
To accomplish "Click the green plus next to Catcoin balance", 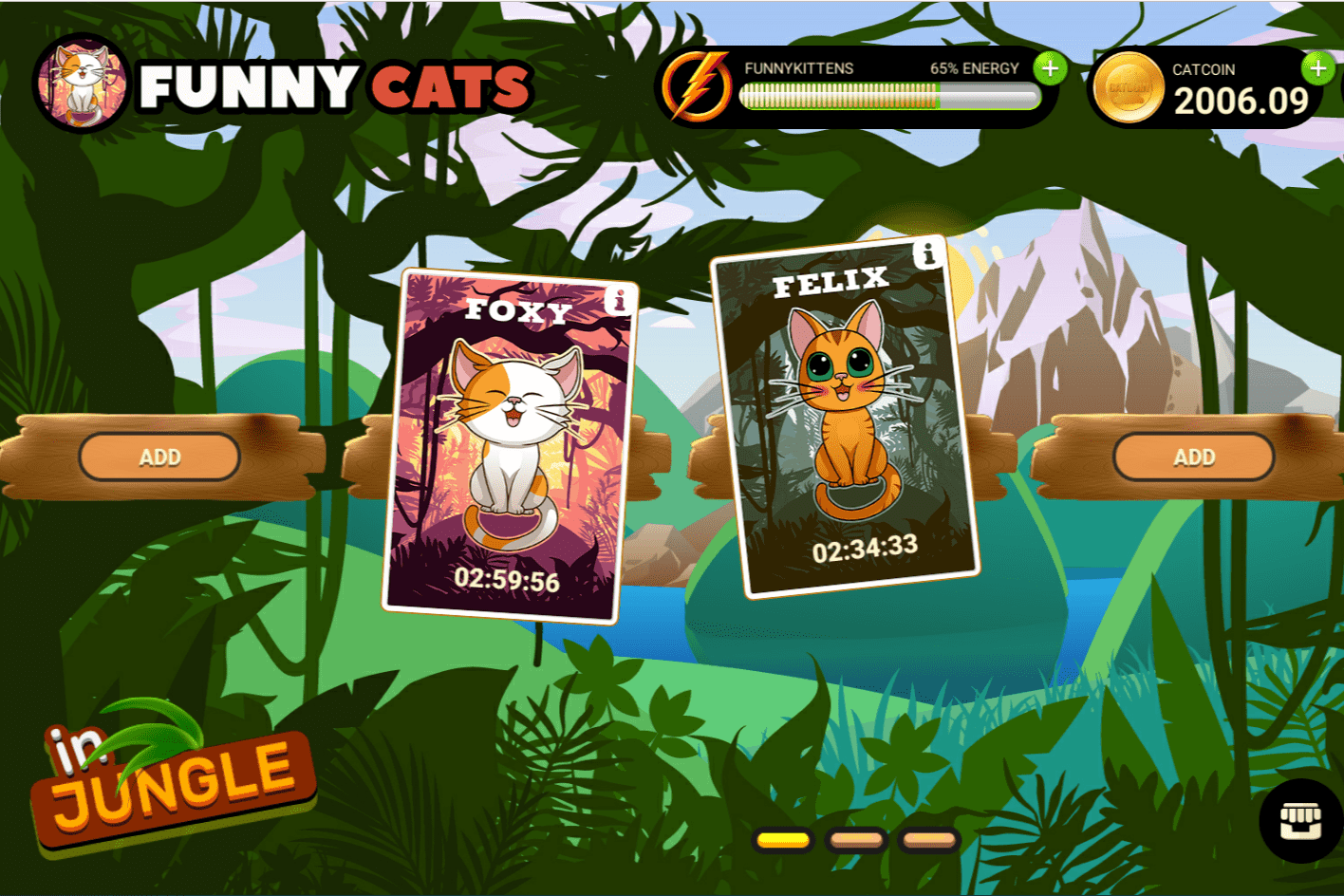I will coord(1317,69).
